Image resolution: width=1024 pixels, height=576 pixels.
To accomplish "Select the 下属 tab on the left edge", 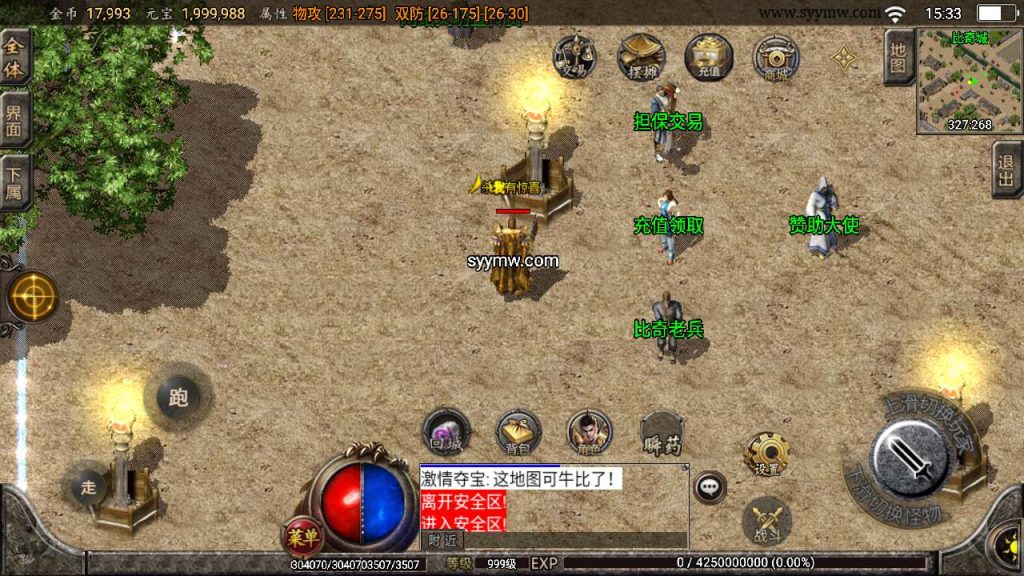I will point(14,180).
